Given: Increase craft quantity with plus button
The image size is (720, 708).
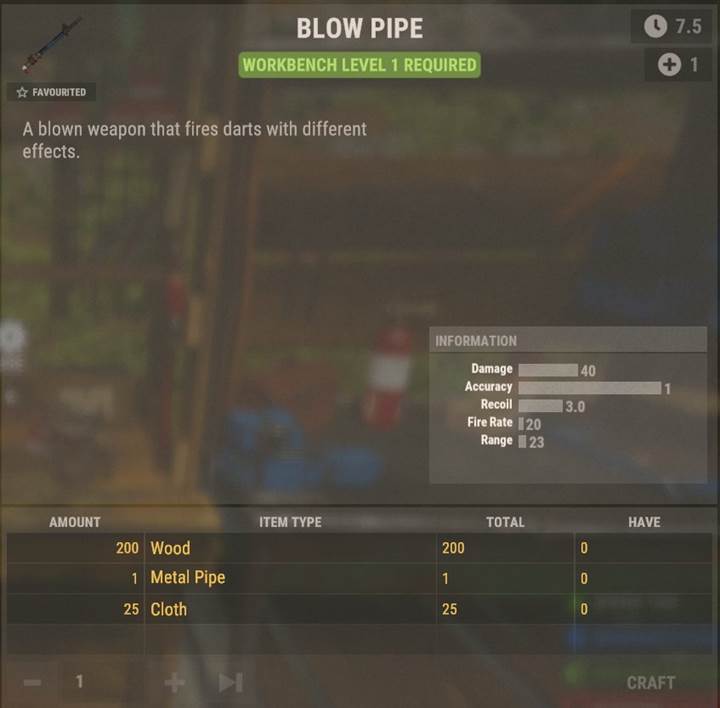Looking at the screenshot, I should click(x=174, y=682).
